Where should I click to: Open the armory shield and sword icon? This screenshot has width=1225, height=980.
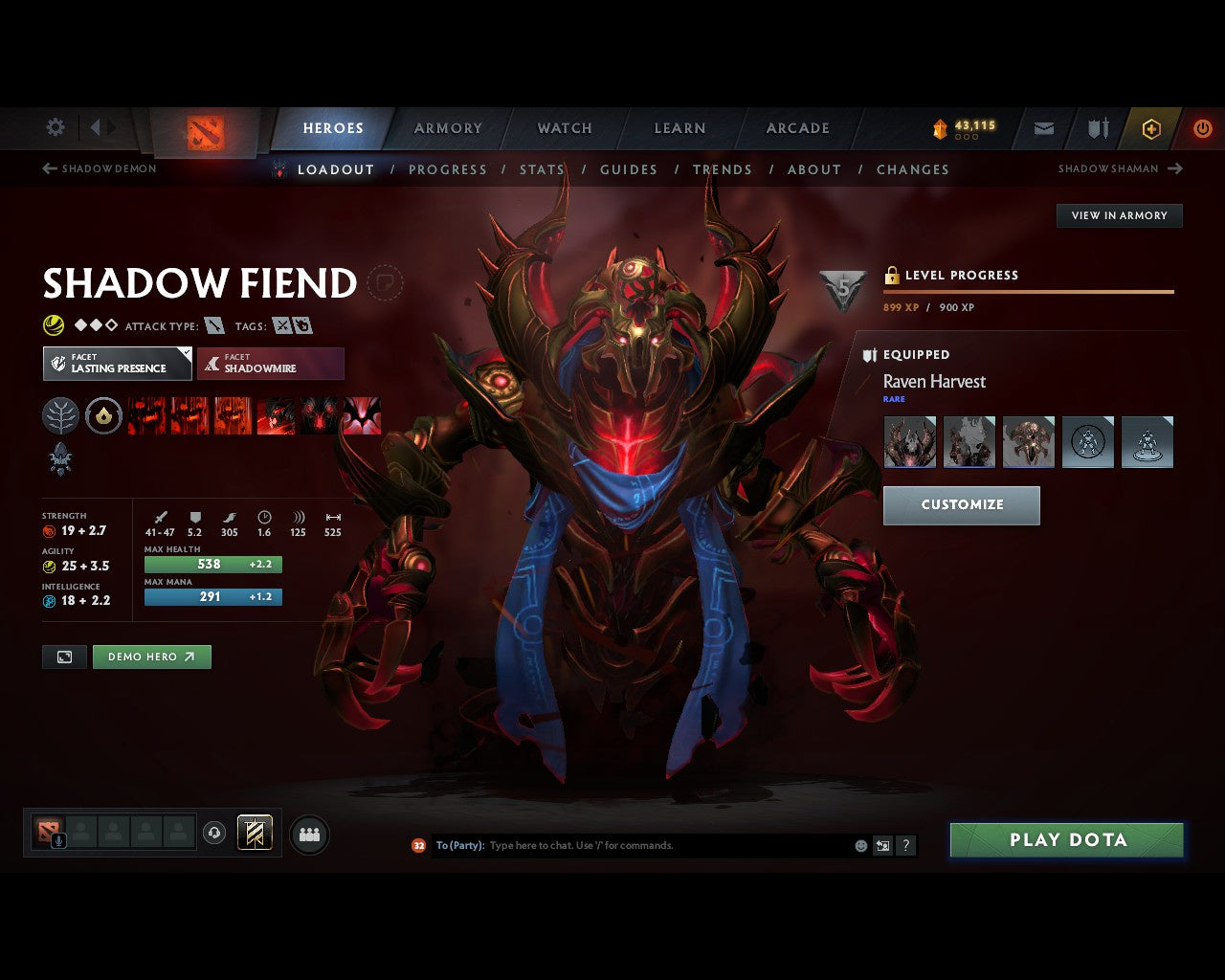click(x=1096, y=128)
